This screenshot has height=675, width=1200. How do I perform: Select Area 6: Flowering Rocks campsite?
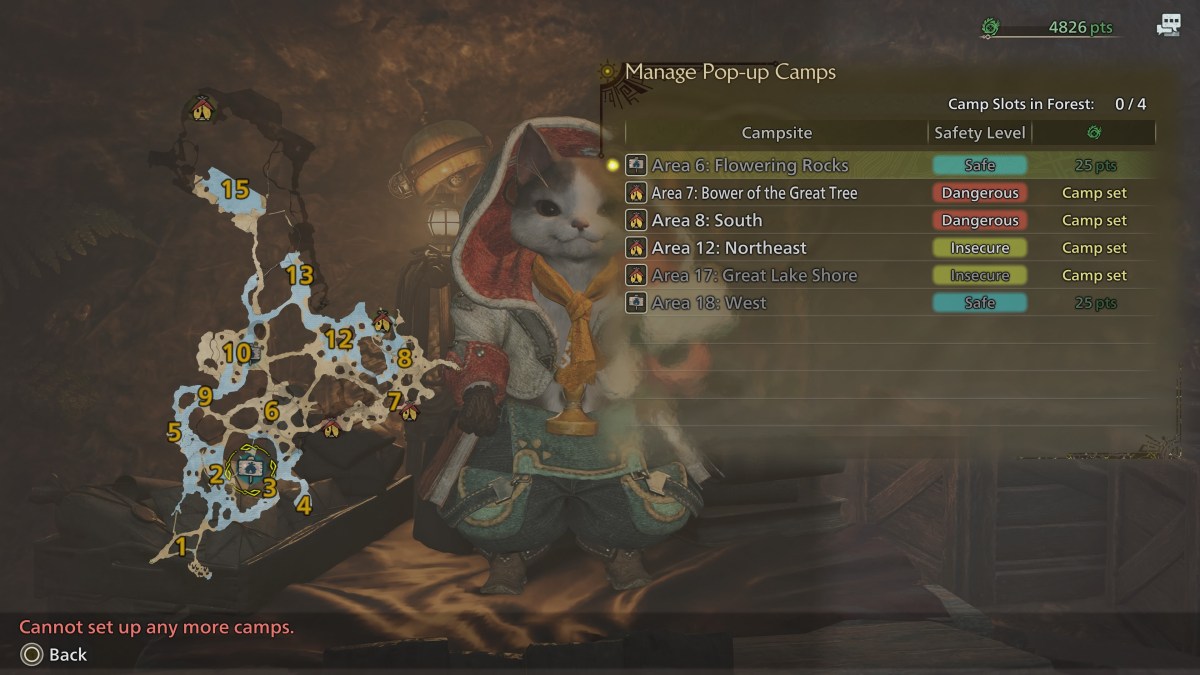750,165
